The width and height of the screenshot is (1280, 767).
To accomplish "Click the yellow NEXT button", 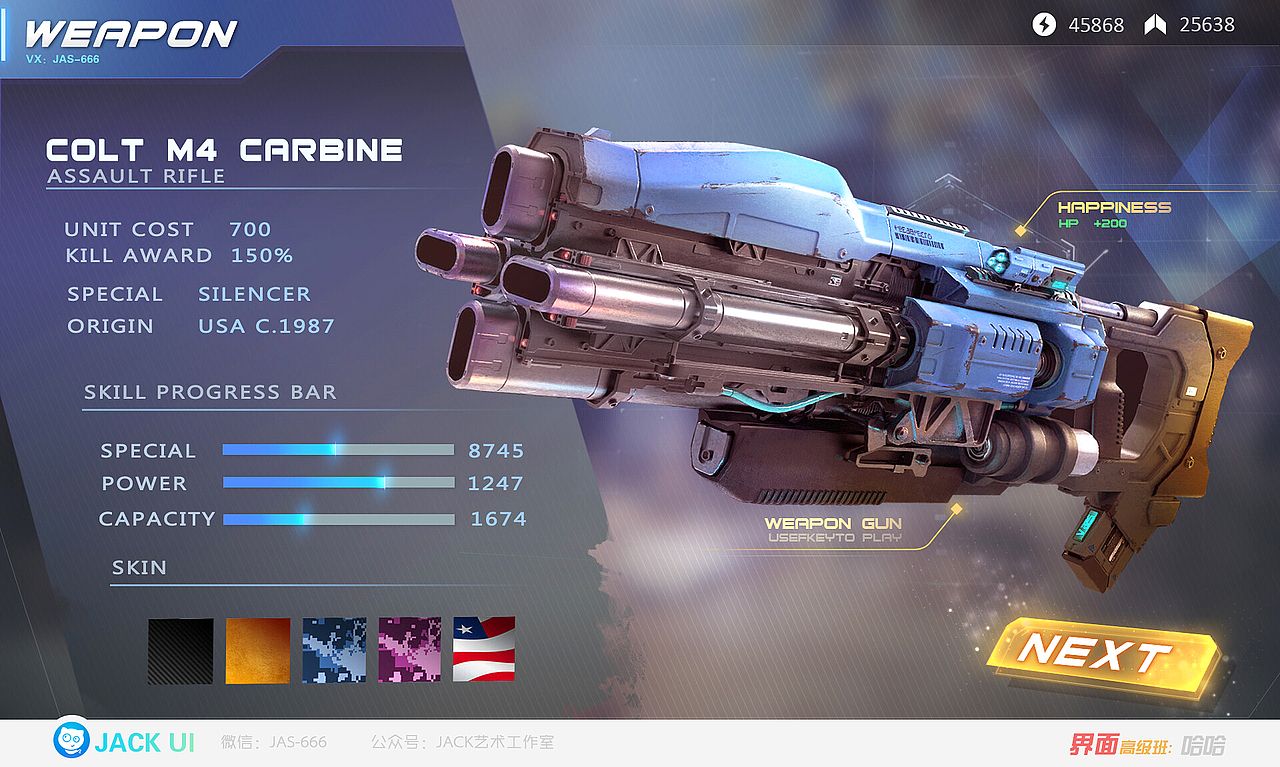I will (x=1097, y=655).
